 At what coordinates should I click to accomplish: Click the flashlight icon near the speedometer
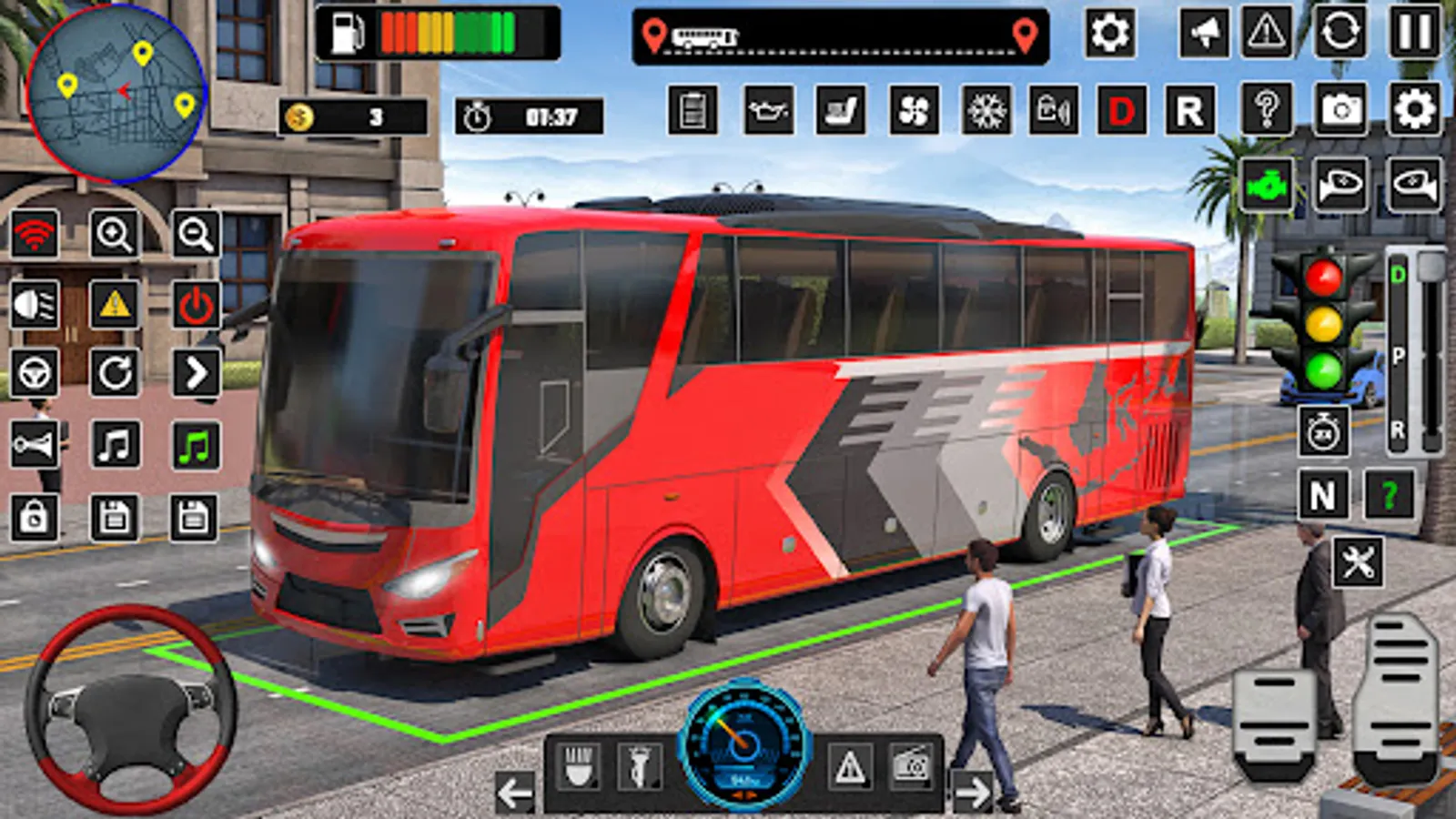(x=642, y=765)
